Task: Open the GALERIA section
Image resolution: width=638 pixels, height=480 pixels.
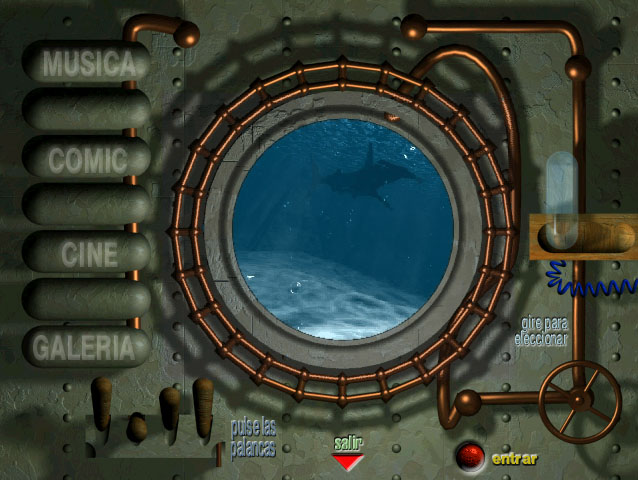Action: (x=85, y=347)
